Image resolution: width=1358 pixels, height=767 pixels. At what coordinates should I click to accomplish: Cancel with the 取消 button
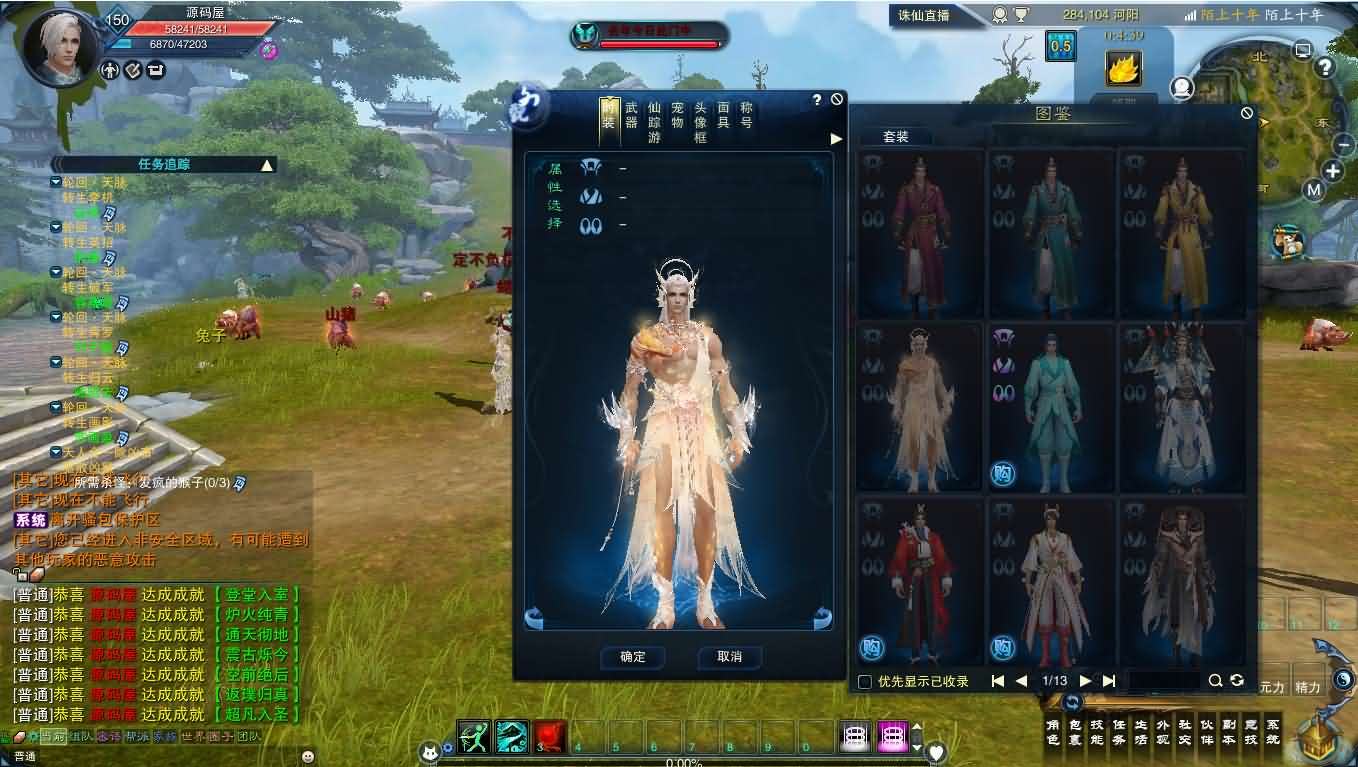pyautogui.click(x=729, y=657)
